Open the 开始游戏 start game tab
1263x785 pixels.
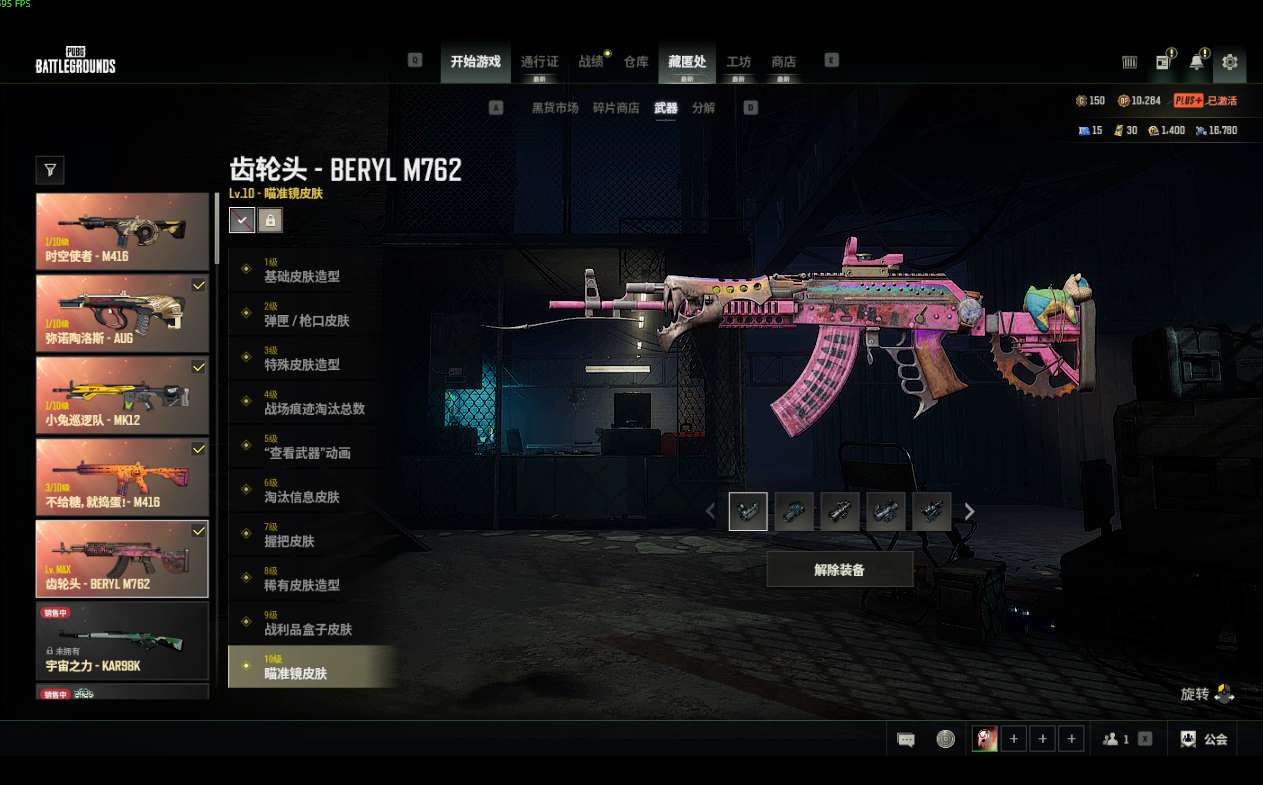[x=475, y=62]
